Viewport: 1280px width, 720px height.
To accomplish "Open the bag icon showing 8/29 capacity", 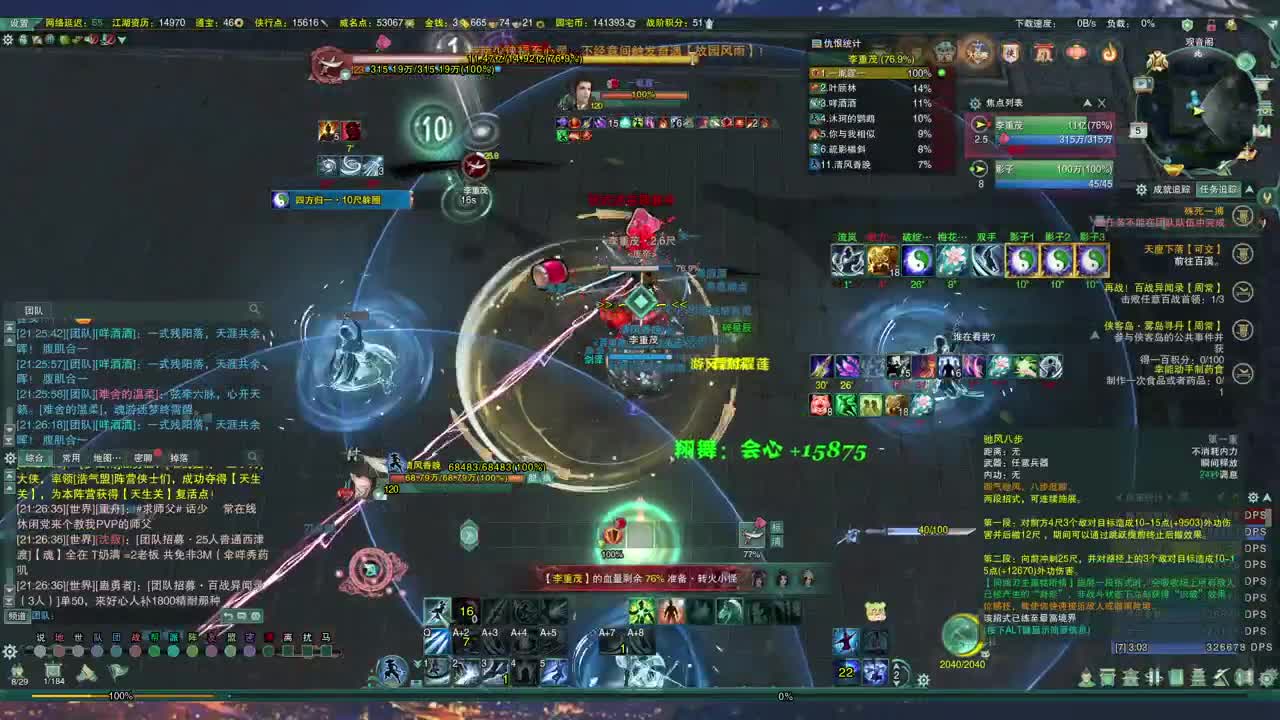I will 17,668.
